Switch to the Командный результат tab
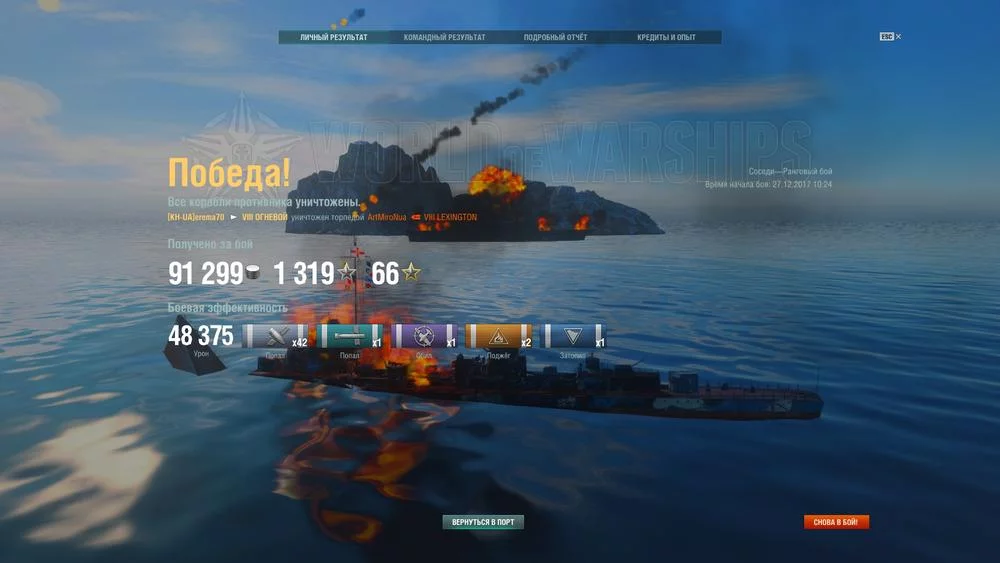Viewport: 1000px width, 563px height. (444, 38)
